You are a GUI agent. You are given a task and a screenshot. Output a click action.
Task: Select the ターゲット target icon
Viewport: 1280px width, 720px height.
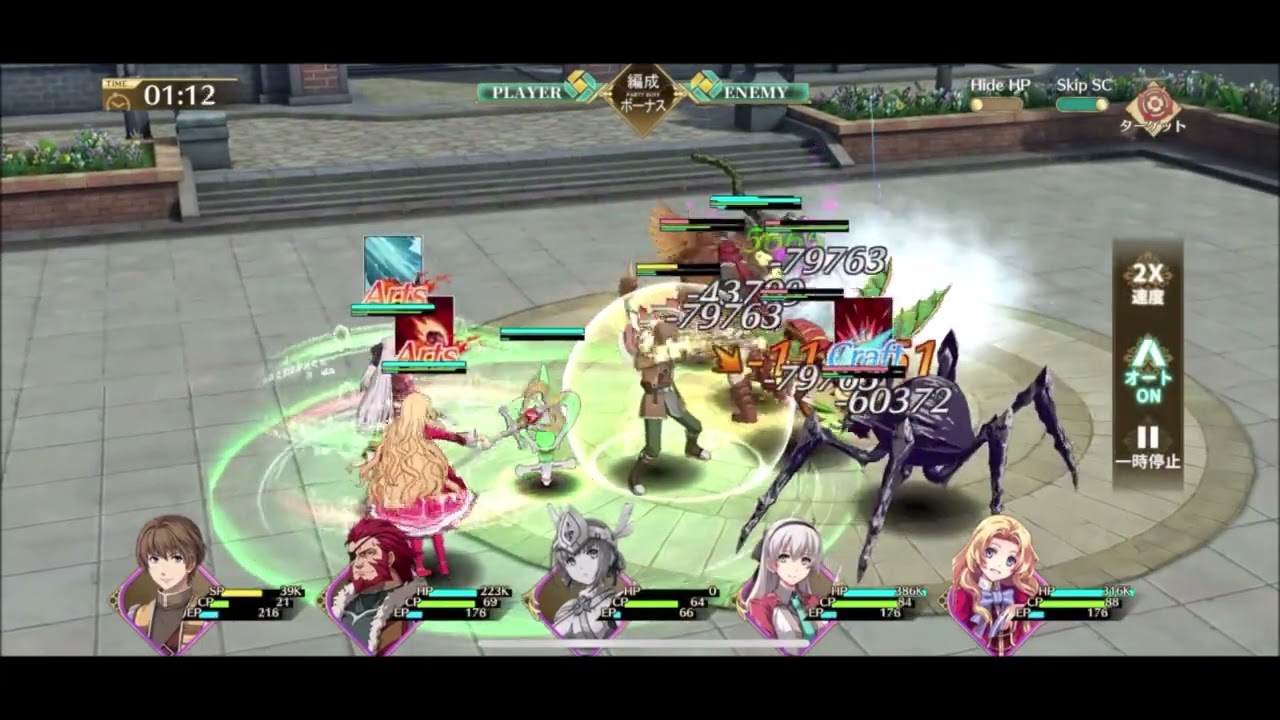click(1155, 105)
